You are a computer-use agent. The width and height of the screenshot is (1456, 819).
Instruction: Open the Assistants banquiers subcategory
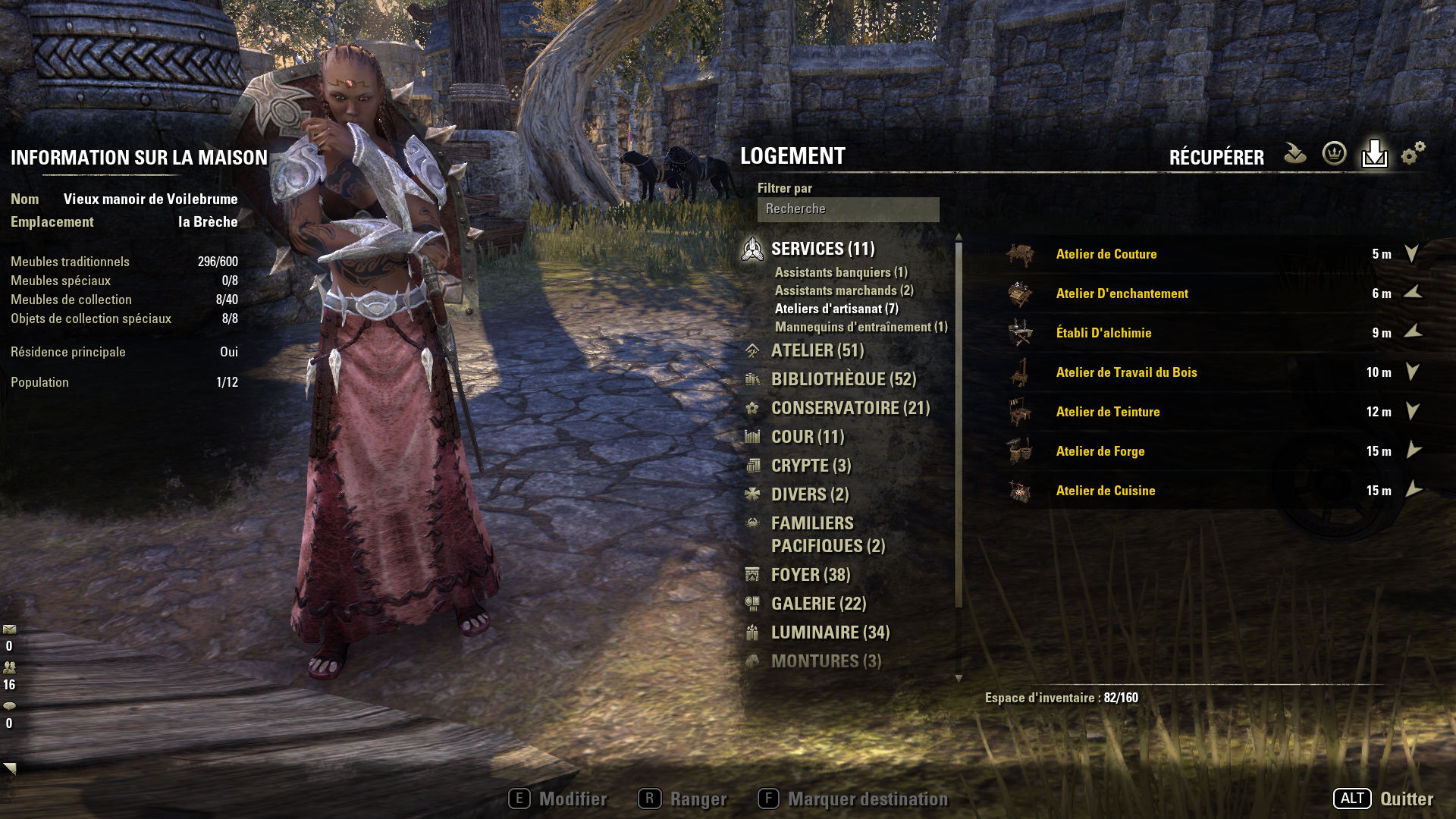(841, 273)
